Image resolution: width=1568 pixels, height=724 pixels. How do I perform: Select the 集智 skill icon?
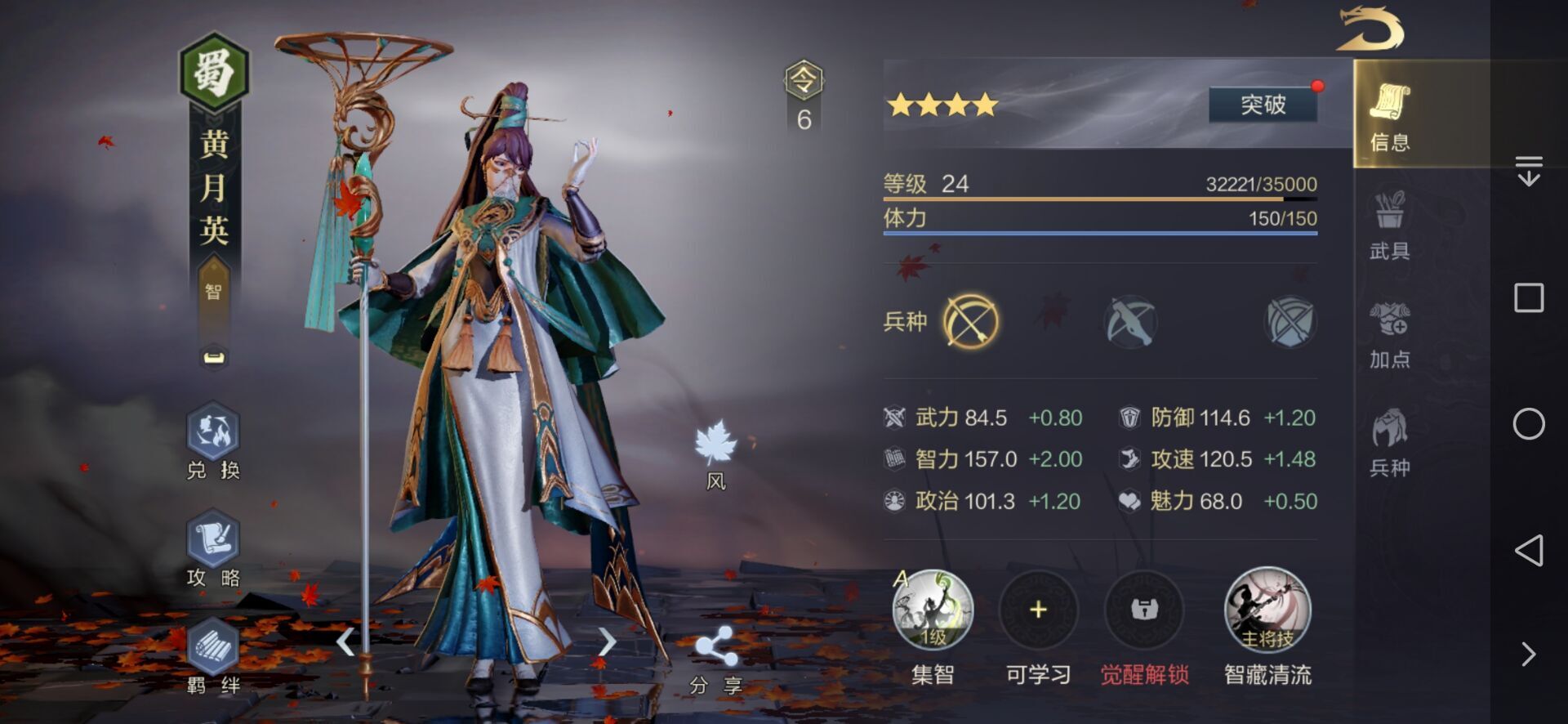(933, 610)
